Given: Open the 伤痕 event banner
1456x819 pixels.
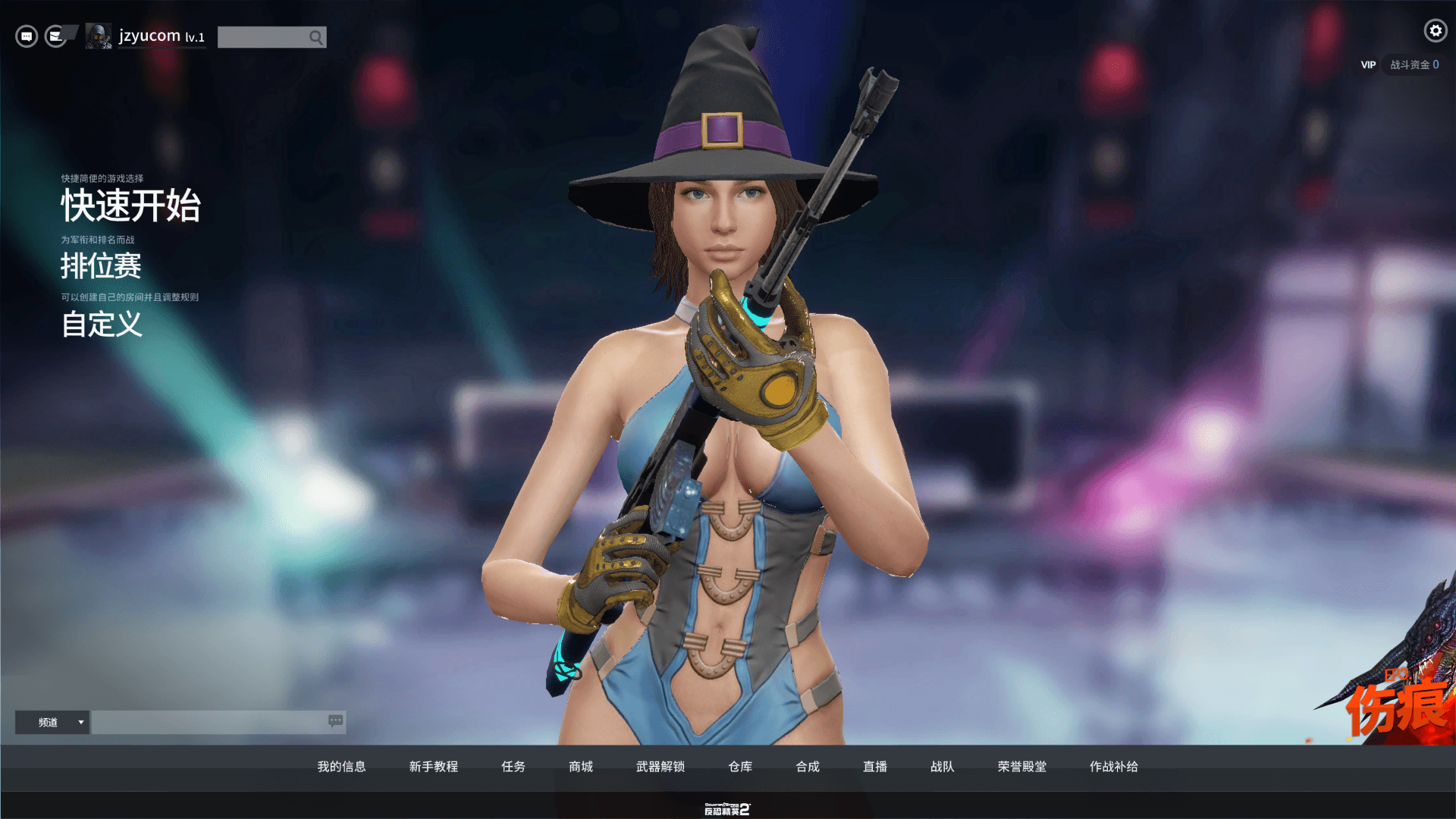Looking at the screenshot, I should 1397,701.
